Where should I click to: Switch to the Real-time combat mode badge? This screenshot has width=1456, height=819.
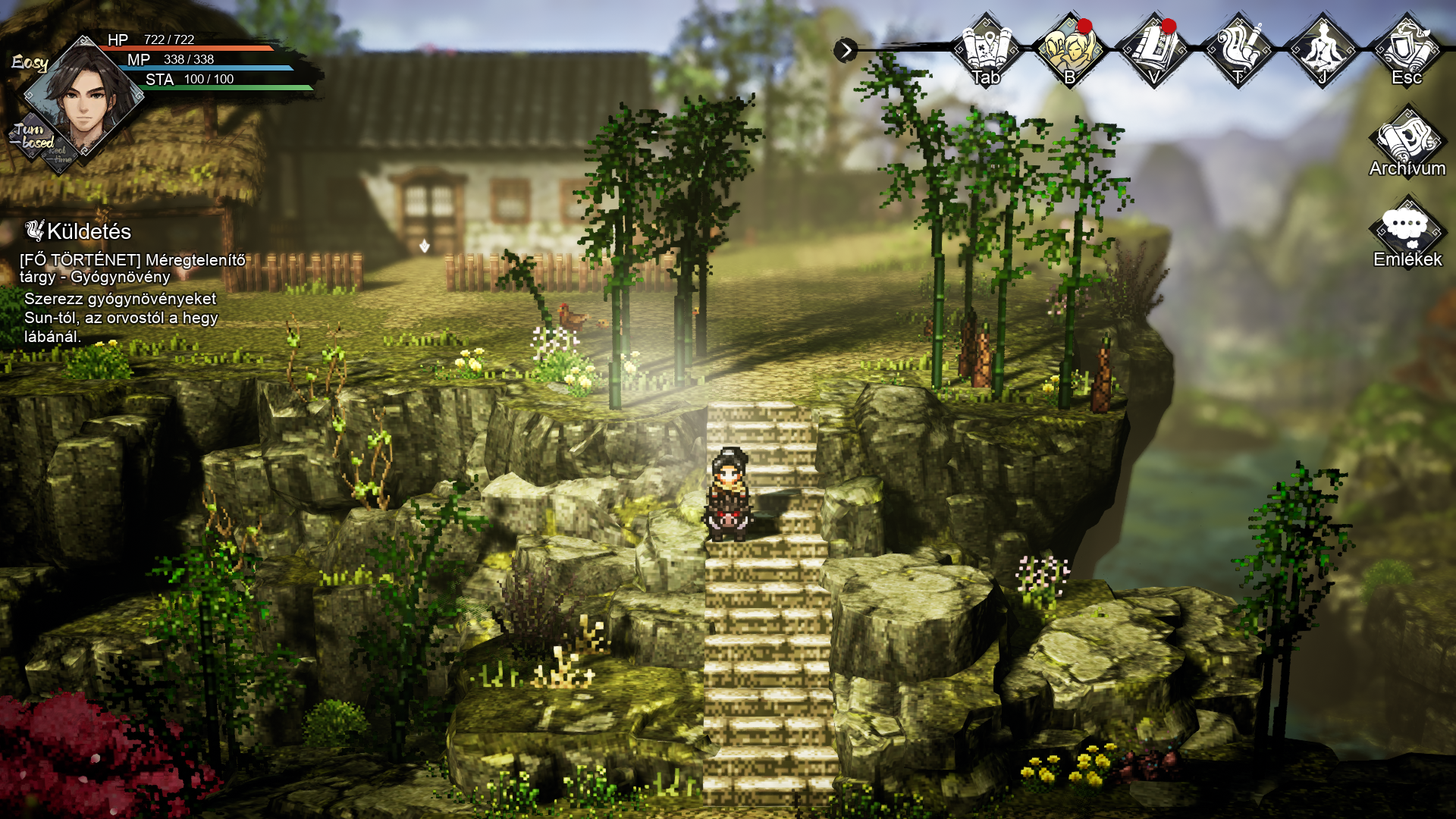61,156
